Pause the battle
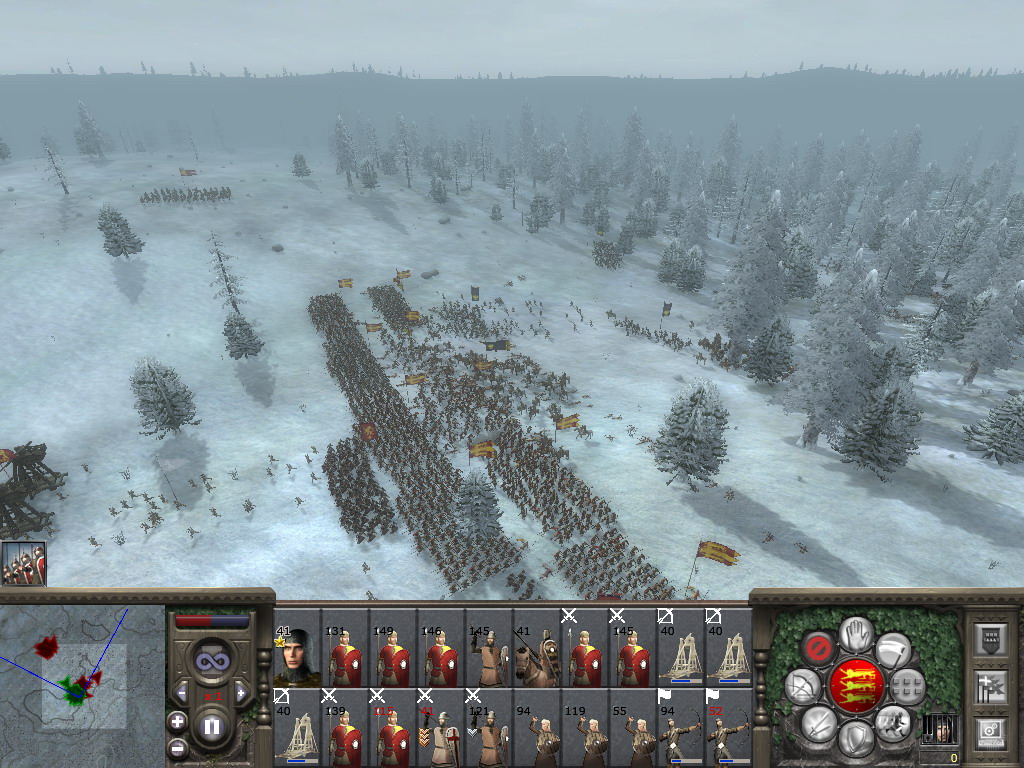This screenshot has width=1024, height=768. [x=212, y=726]
